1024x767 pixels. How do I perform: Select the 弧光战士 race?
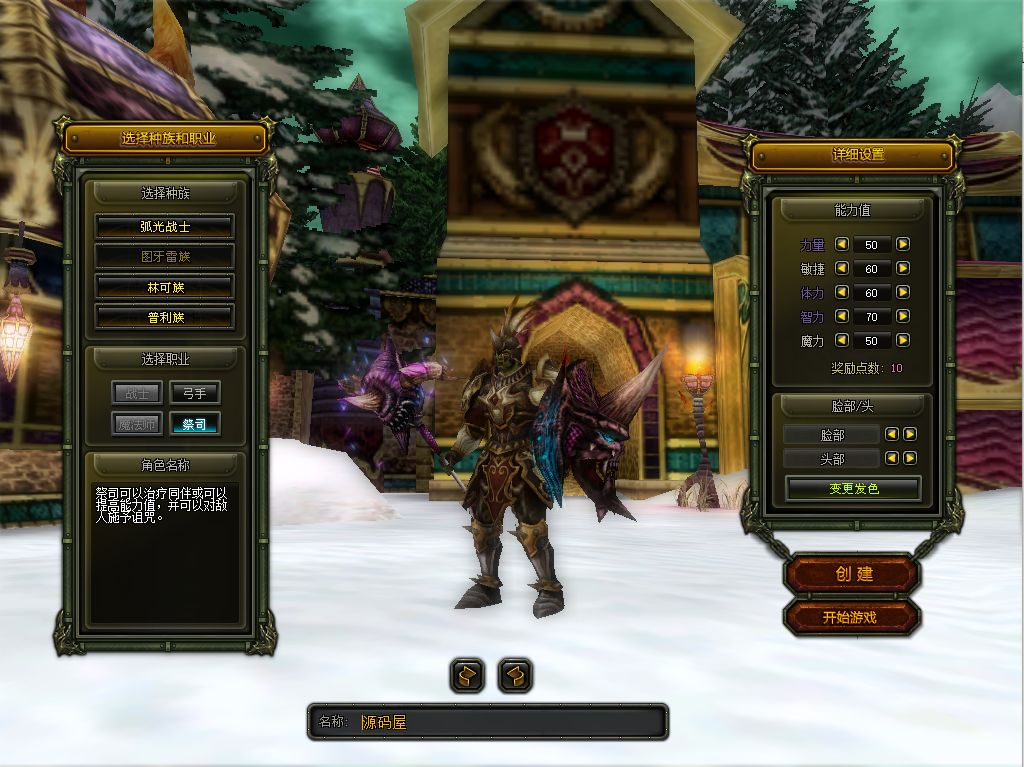pos(165,227)
